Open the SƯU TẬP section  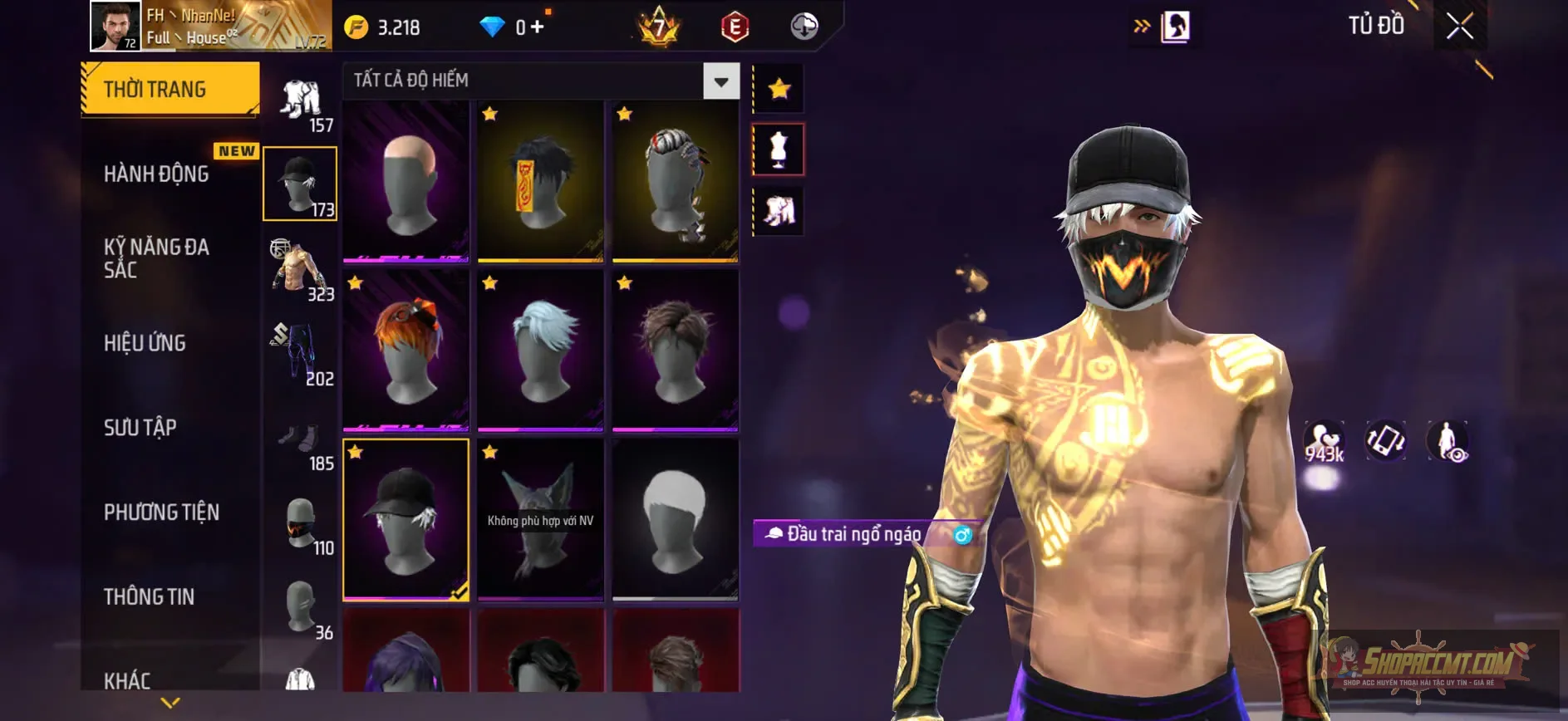click(143, 427)
